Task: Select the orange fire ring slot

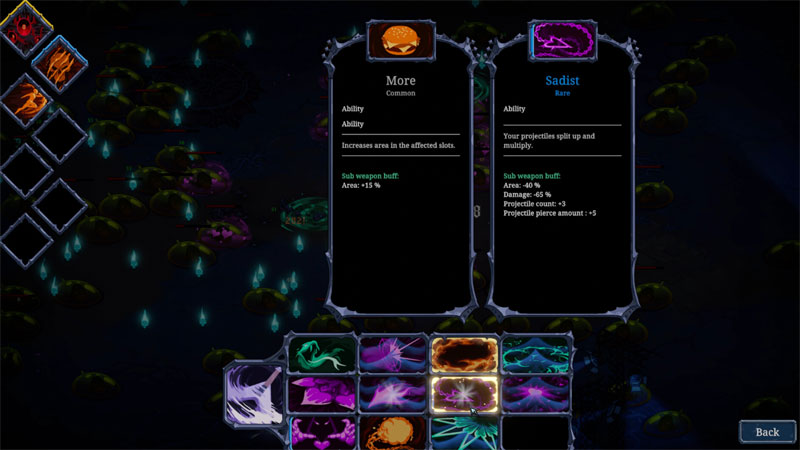Action: coord(465,355)
